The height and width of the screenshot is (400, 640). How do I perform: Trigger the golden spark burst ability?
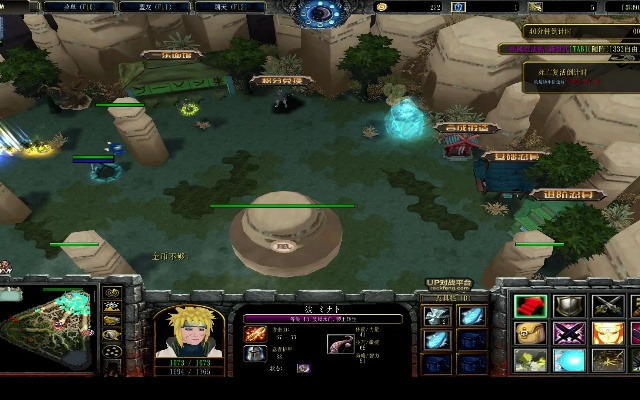pyautogui.click(x=608, y=359)
